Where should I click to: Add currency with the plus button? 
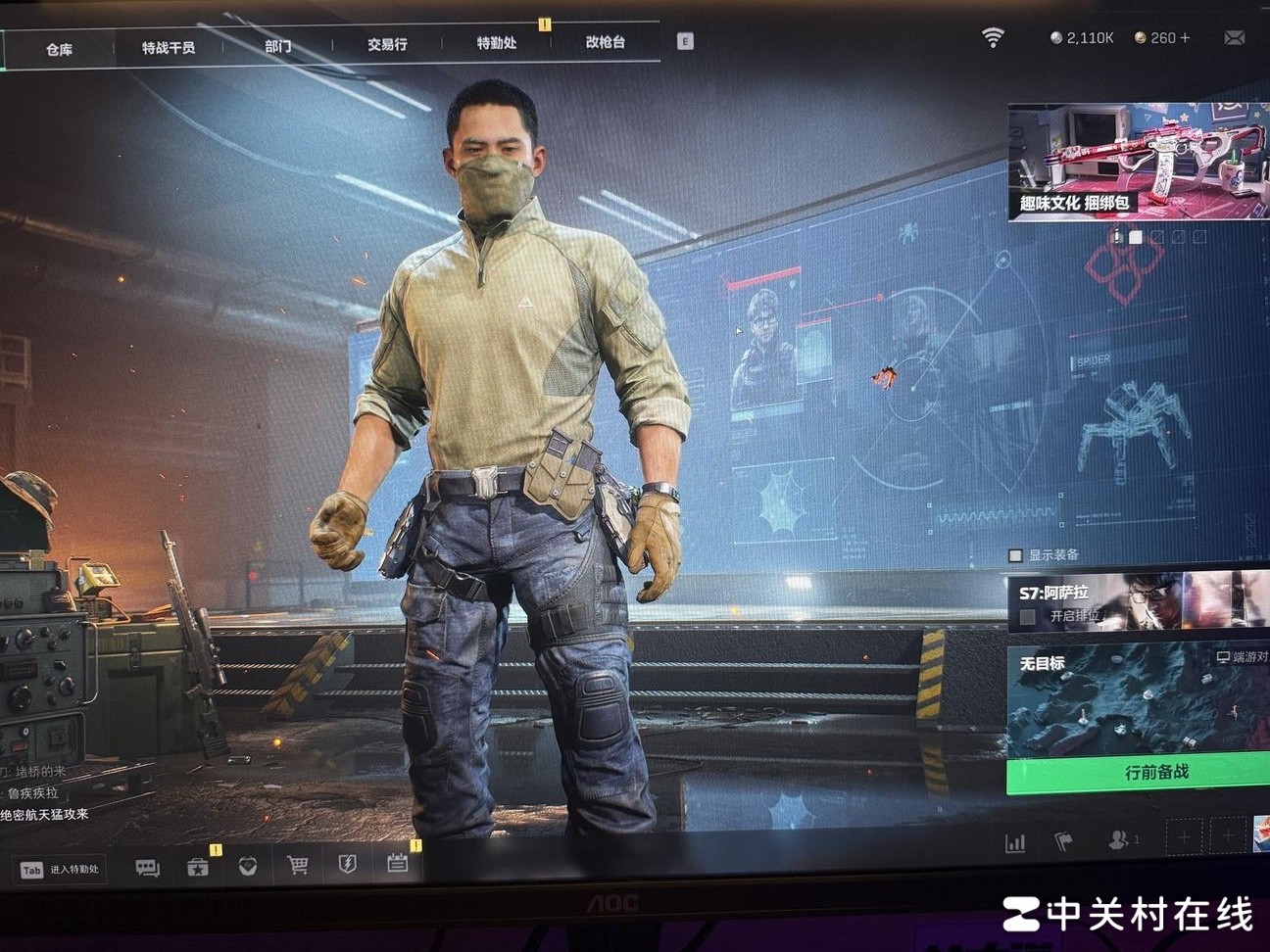point(1185,37)
